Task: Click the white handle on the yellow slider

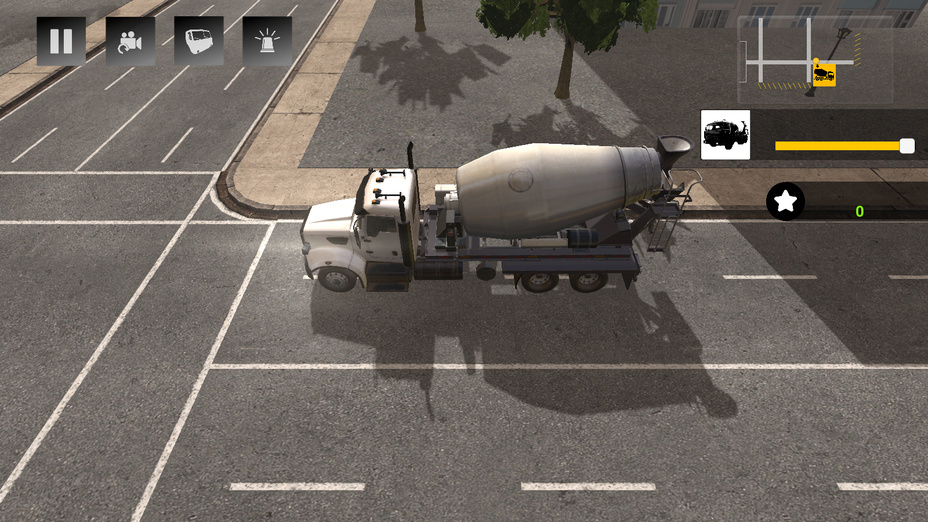Action: (x=907, y=146)
